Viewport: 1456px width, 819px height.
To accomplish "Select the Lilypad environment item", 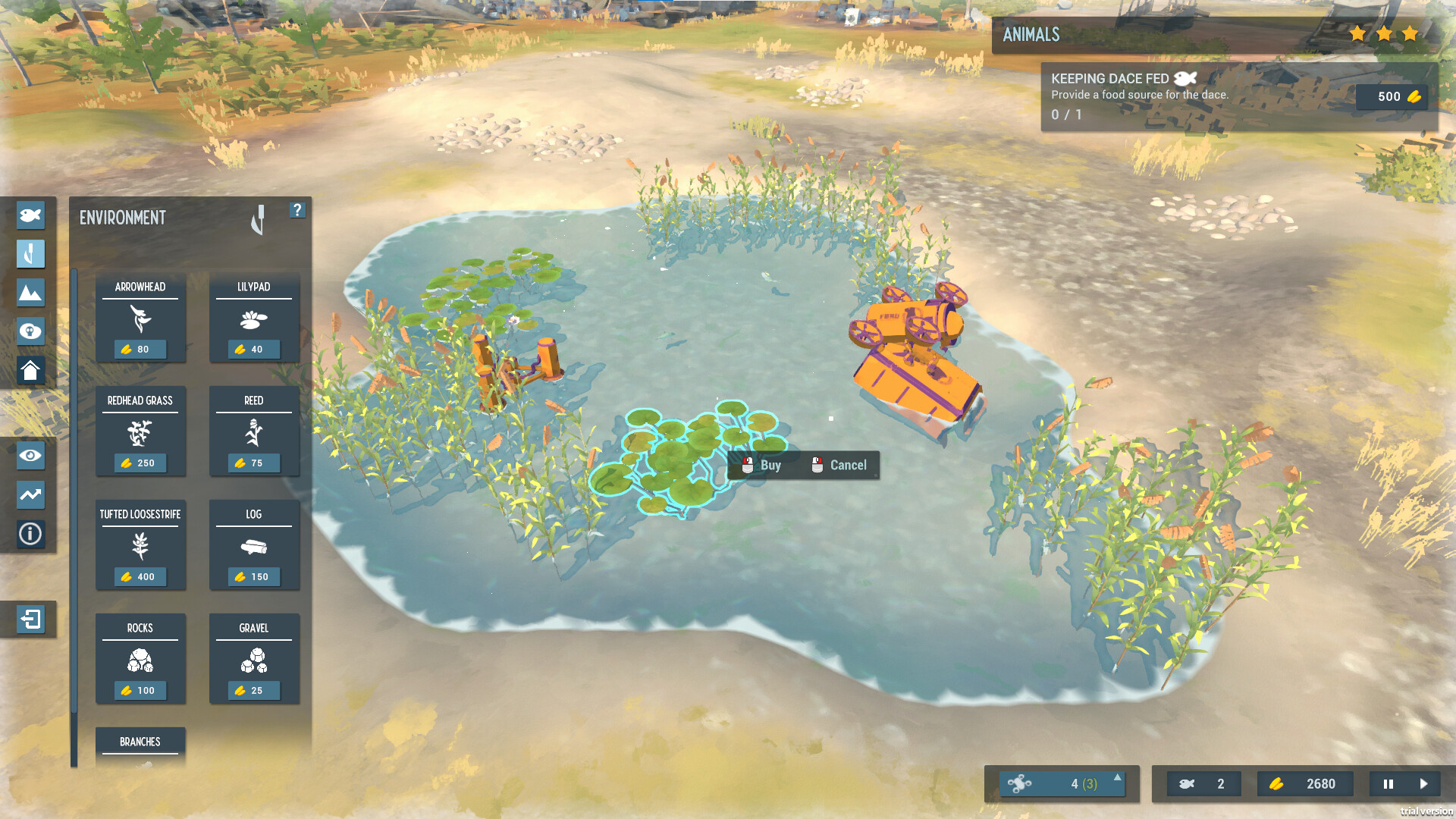I will point(253,318).
